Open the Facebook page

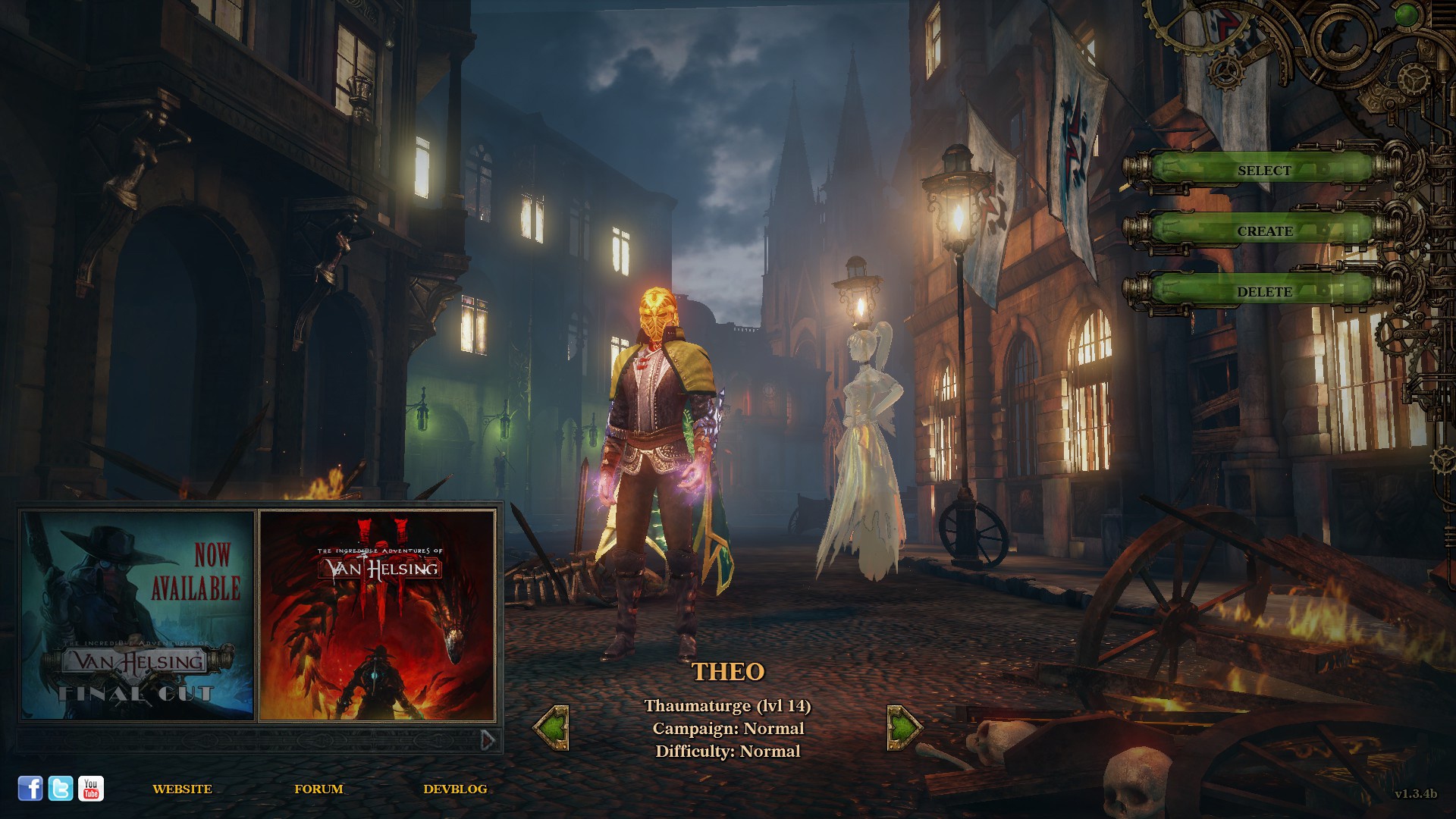30,789
